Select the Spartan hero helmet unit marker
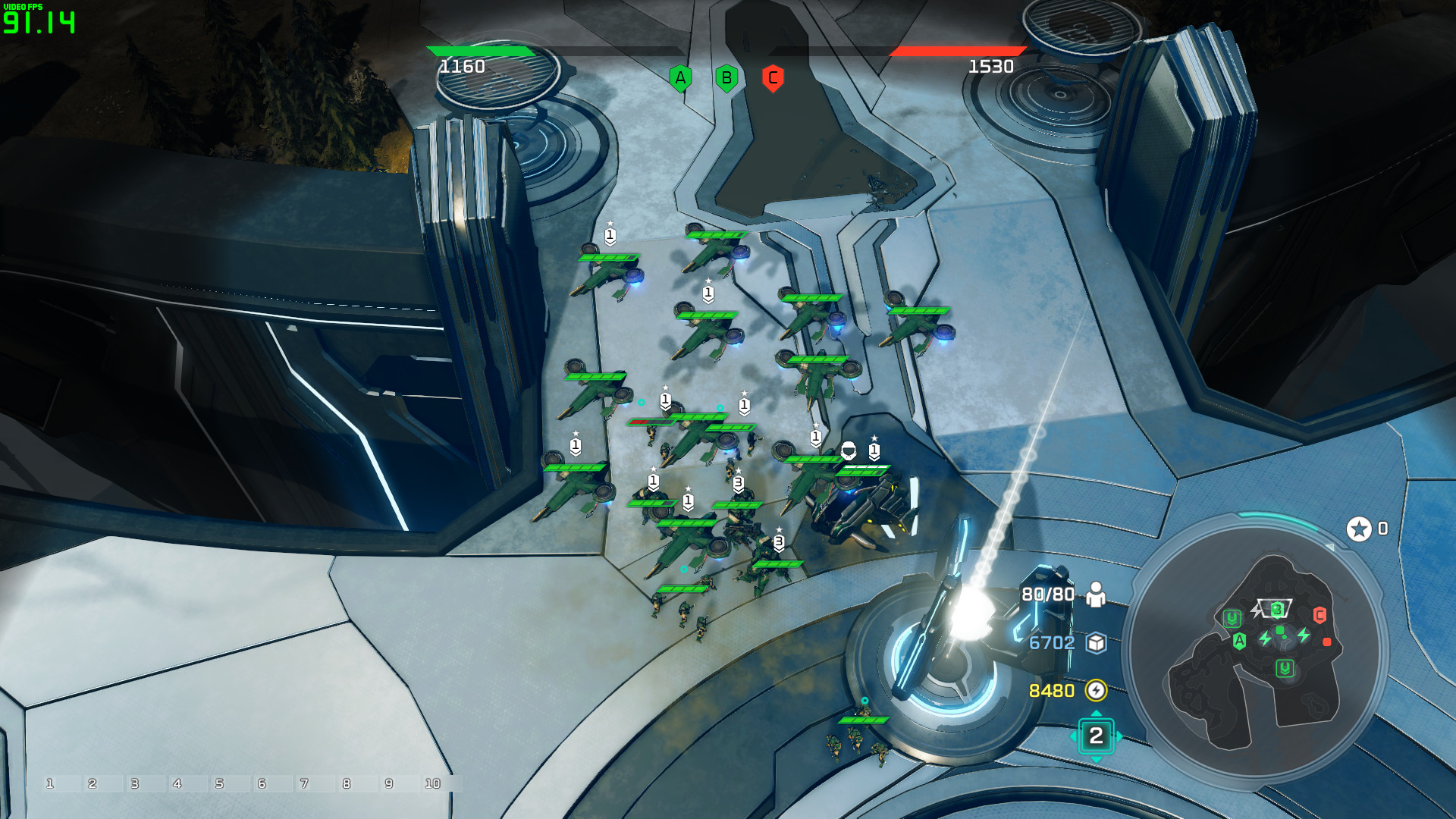 pyautogui.click(x=849, y=450)
